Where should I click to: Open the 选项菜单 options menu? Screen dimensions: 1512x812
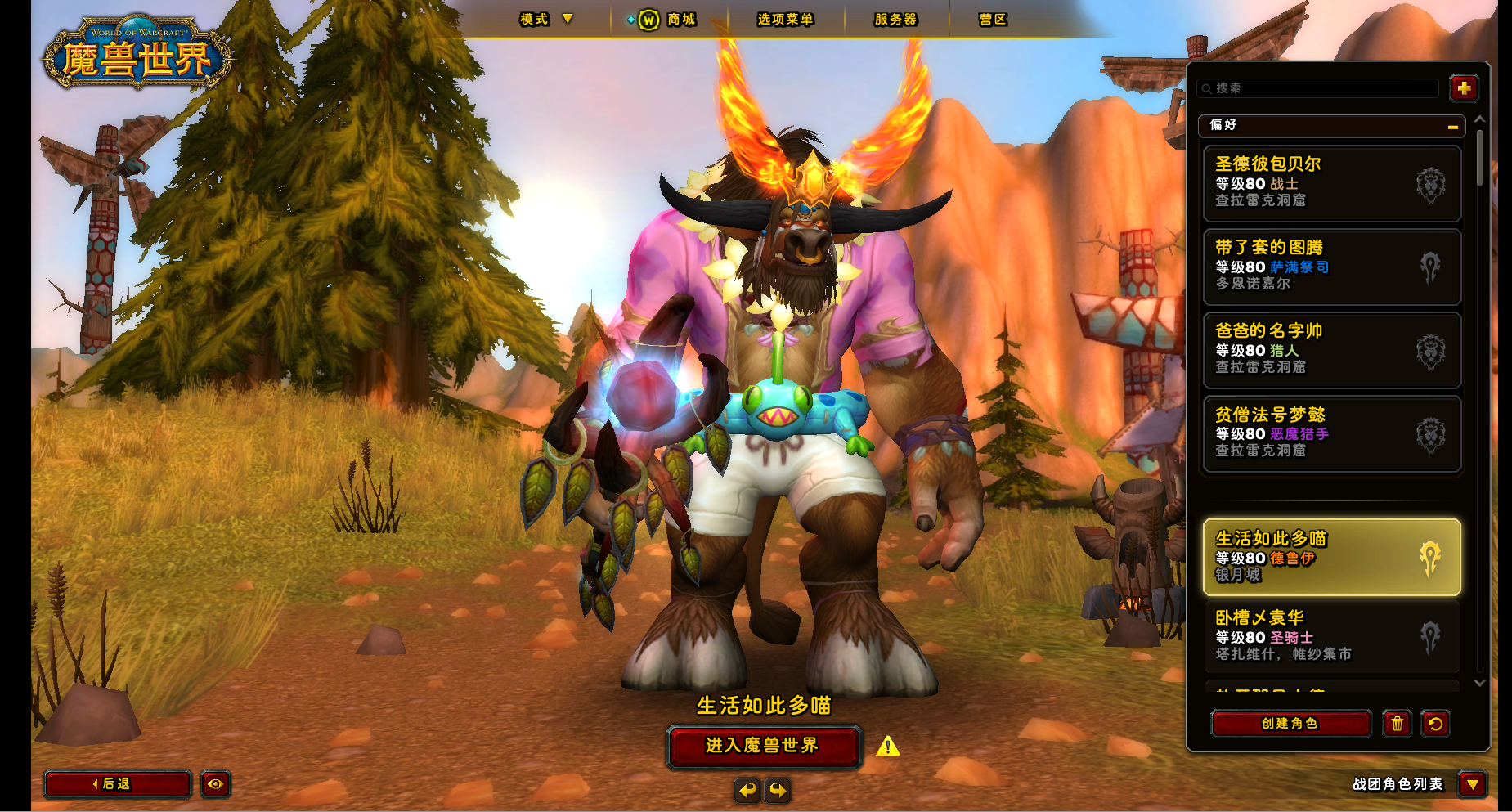[784, 20]
